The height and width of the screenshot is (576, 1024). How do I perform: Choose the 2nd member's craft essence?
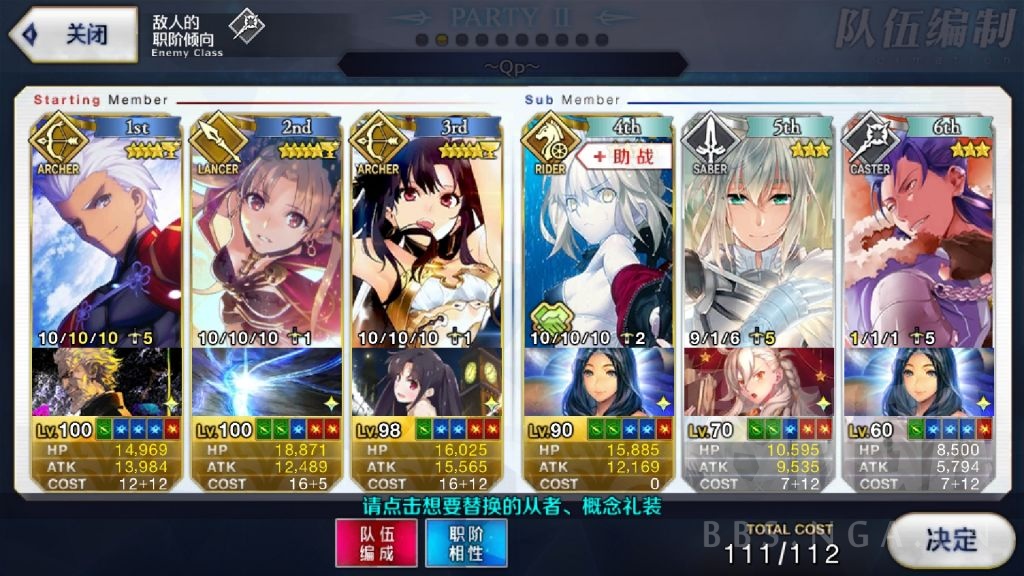[267, 382]
